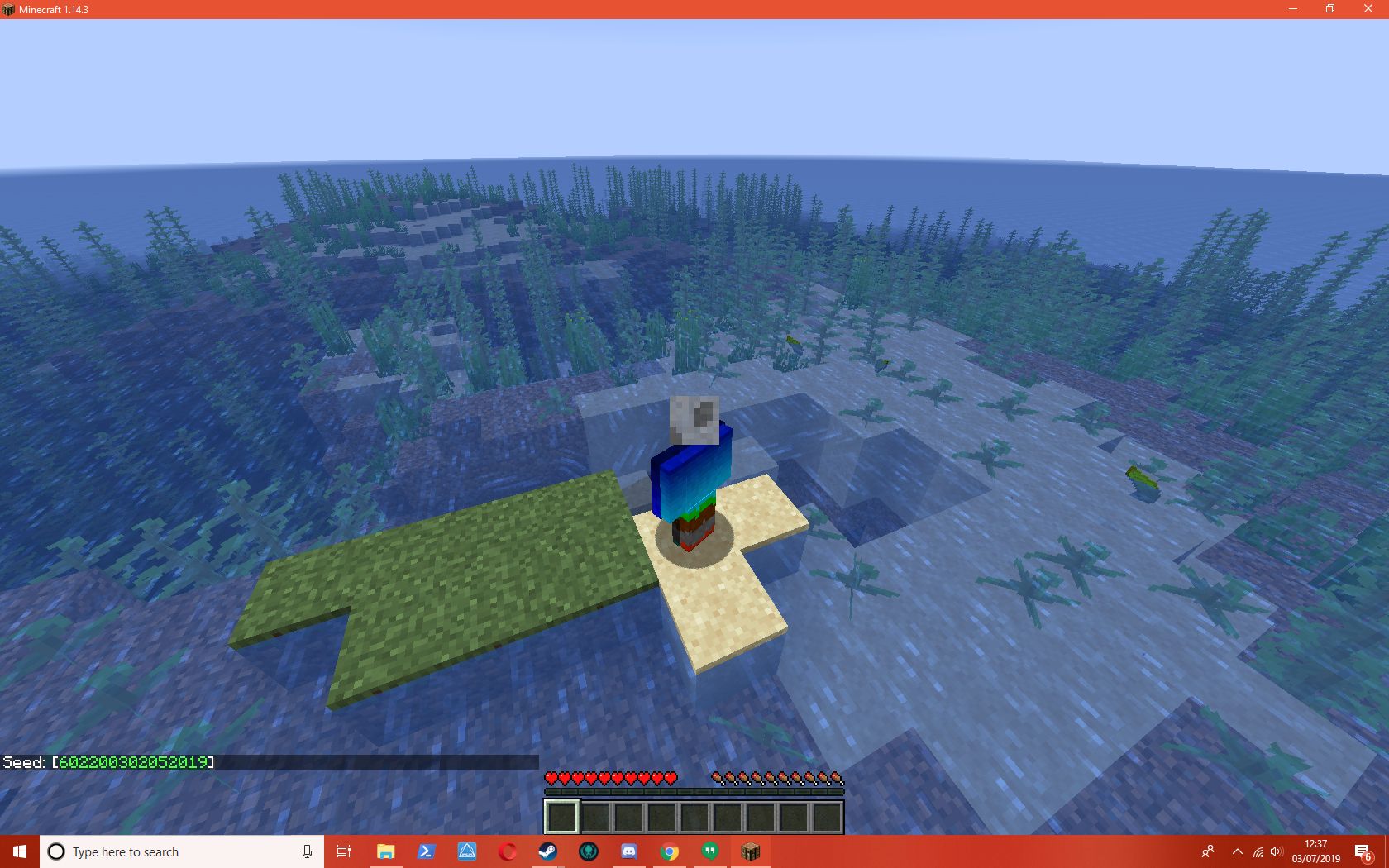Show the People bar in the tray
Screen dimensions: 1389x868
tap(1208, 851)
